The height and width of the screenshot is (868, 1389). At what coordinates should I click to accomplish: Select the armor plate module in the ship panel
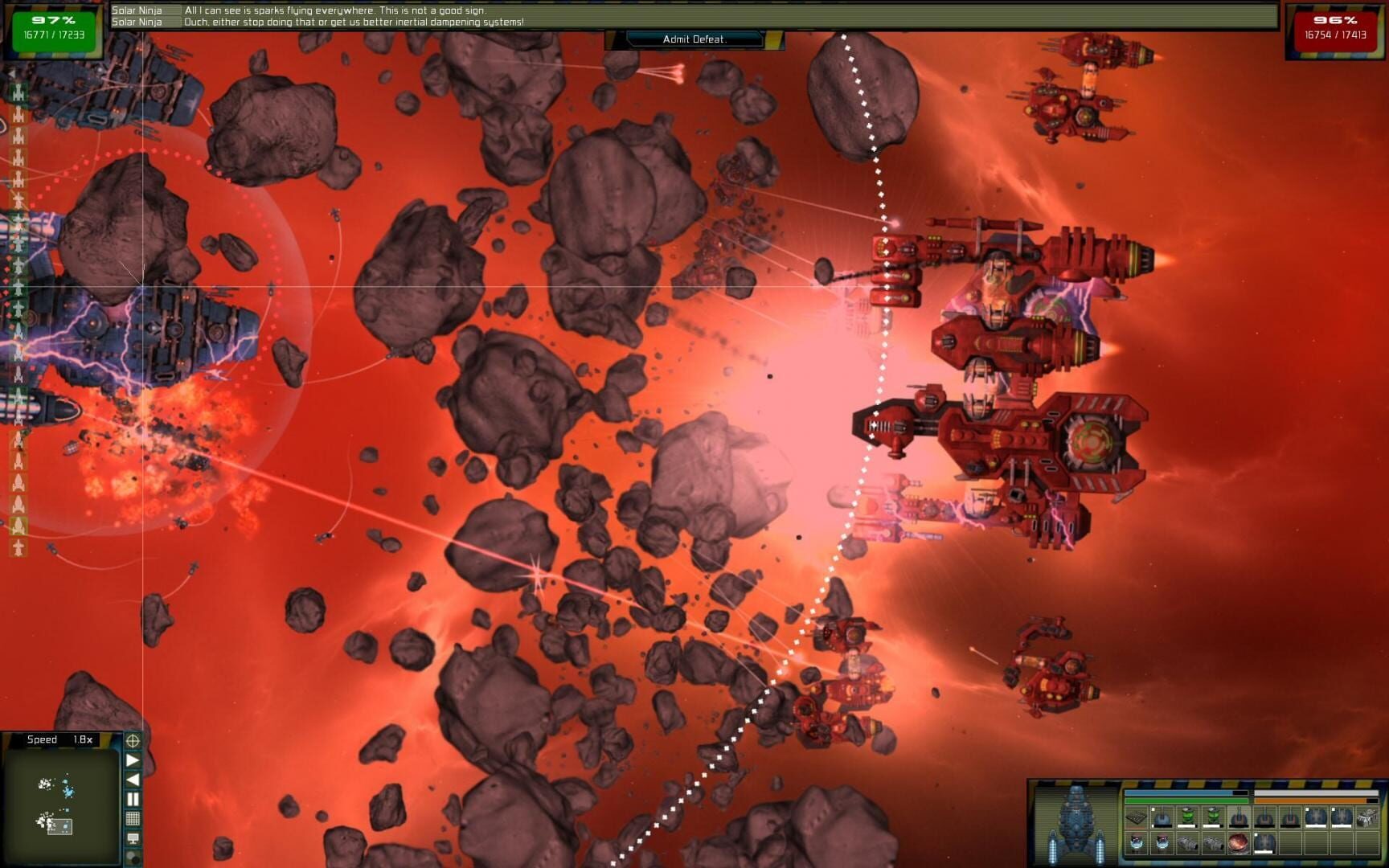point(1135,817)
